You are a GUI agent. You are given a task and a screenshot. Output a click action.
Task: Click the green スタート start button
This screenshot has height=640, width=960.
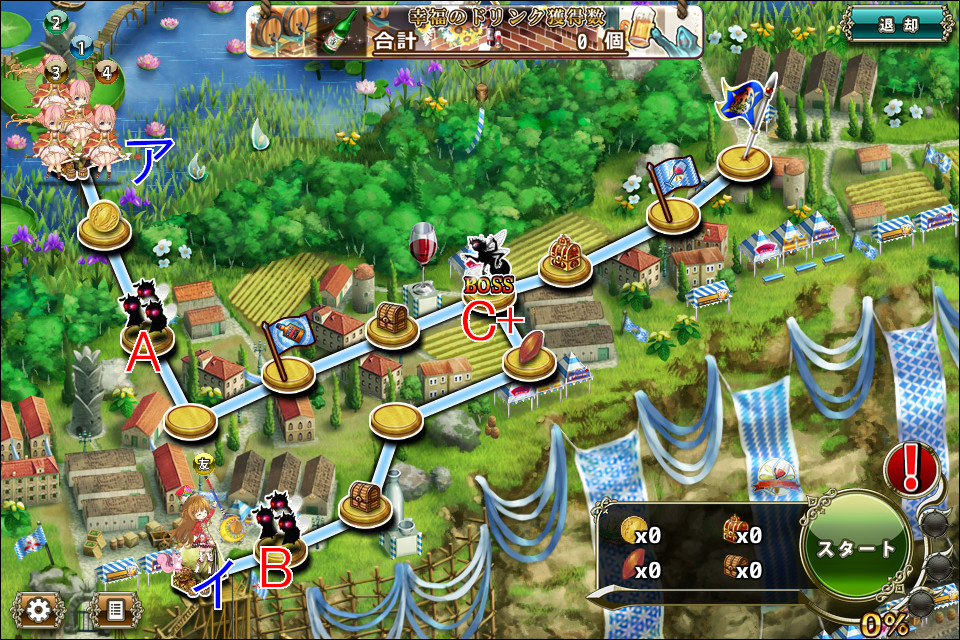(x=855, y=548)
